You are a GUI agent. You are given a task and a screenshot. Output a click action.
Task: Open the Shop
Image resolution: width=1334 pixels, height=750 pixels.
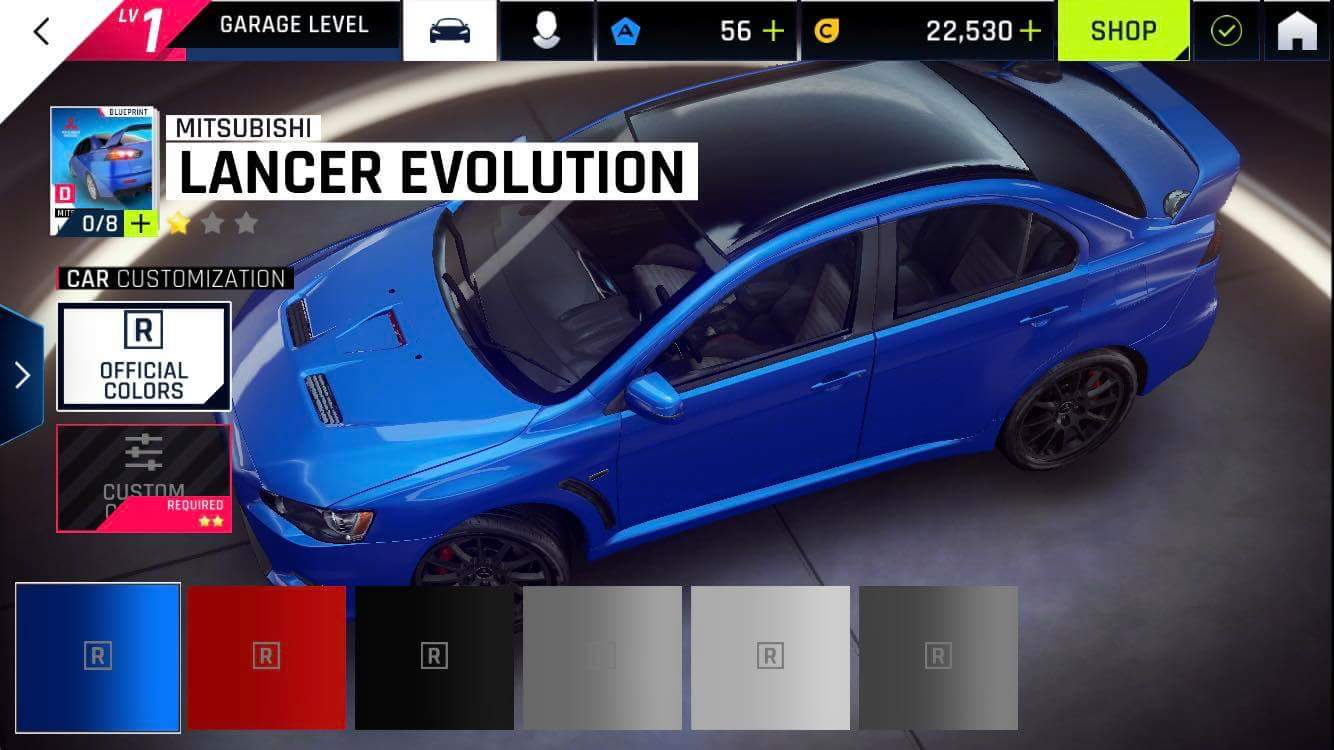[1123, 31]
